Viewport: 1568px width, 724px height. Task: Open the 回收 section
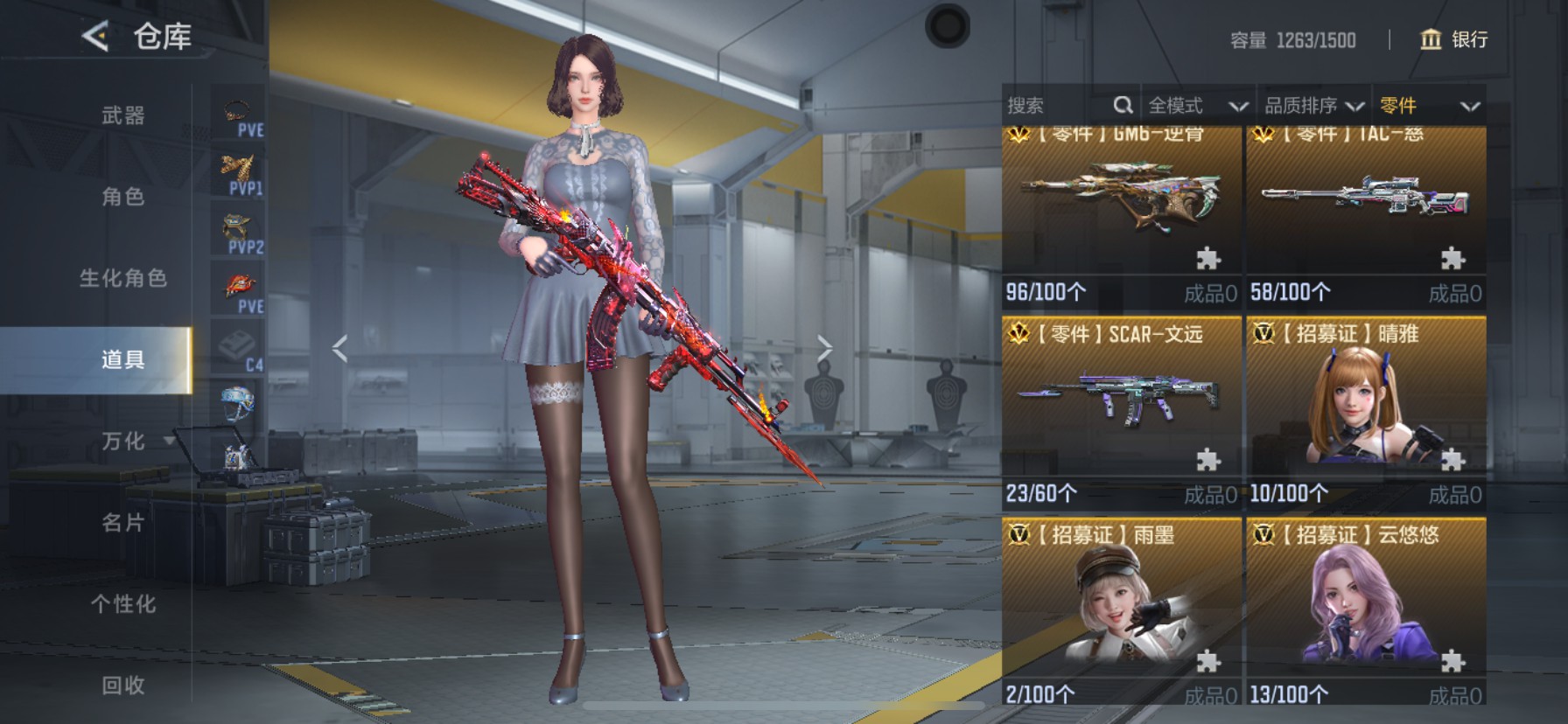[x=122, y=686]
